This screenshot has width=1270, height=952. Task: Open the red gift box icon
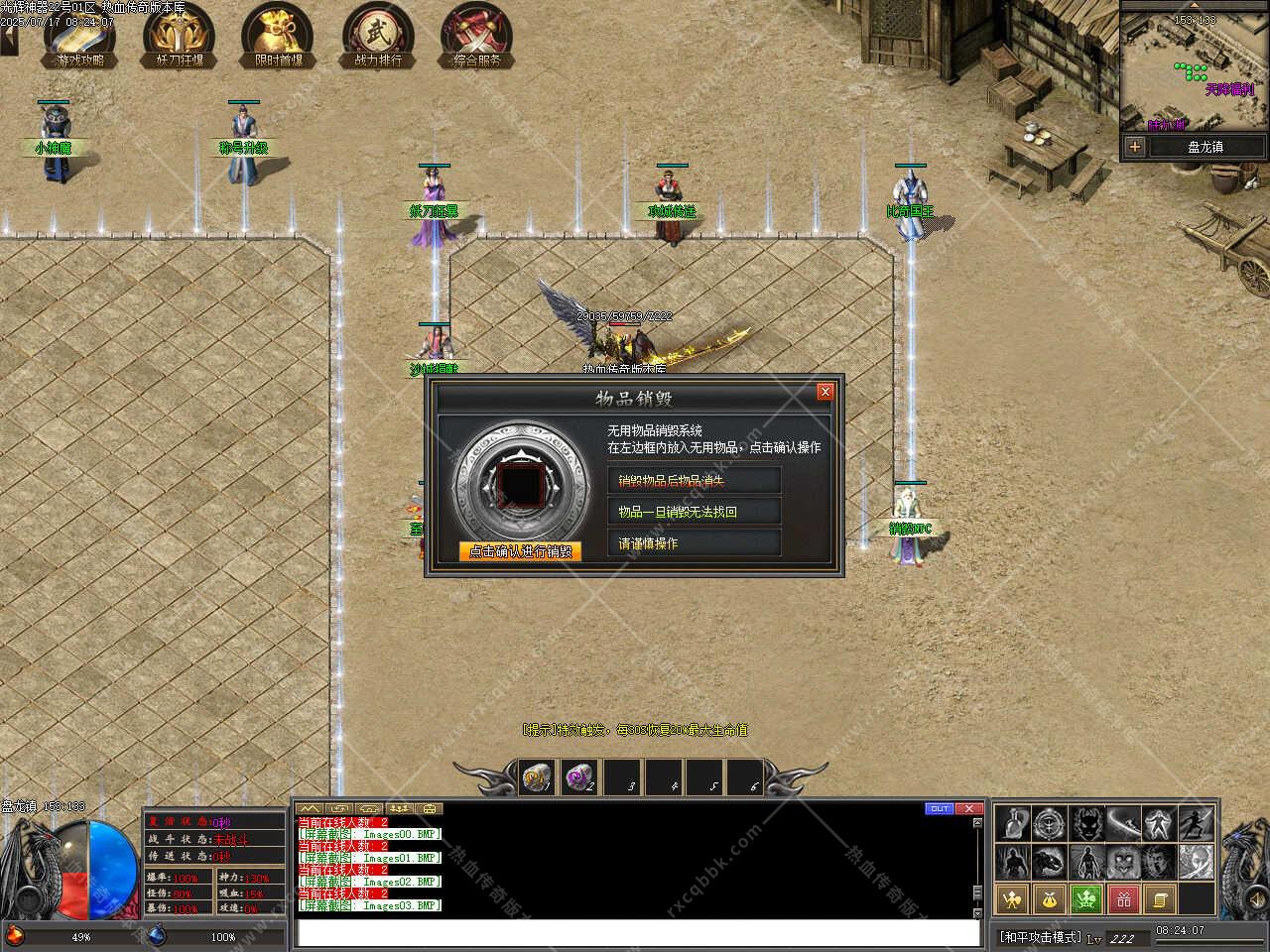[x=1124, y=899]
